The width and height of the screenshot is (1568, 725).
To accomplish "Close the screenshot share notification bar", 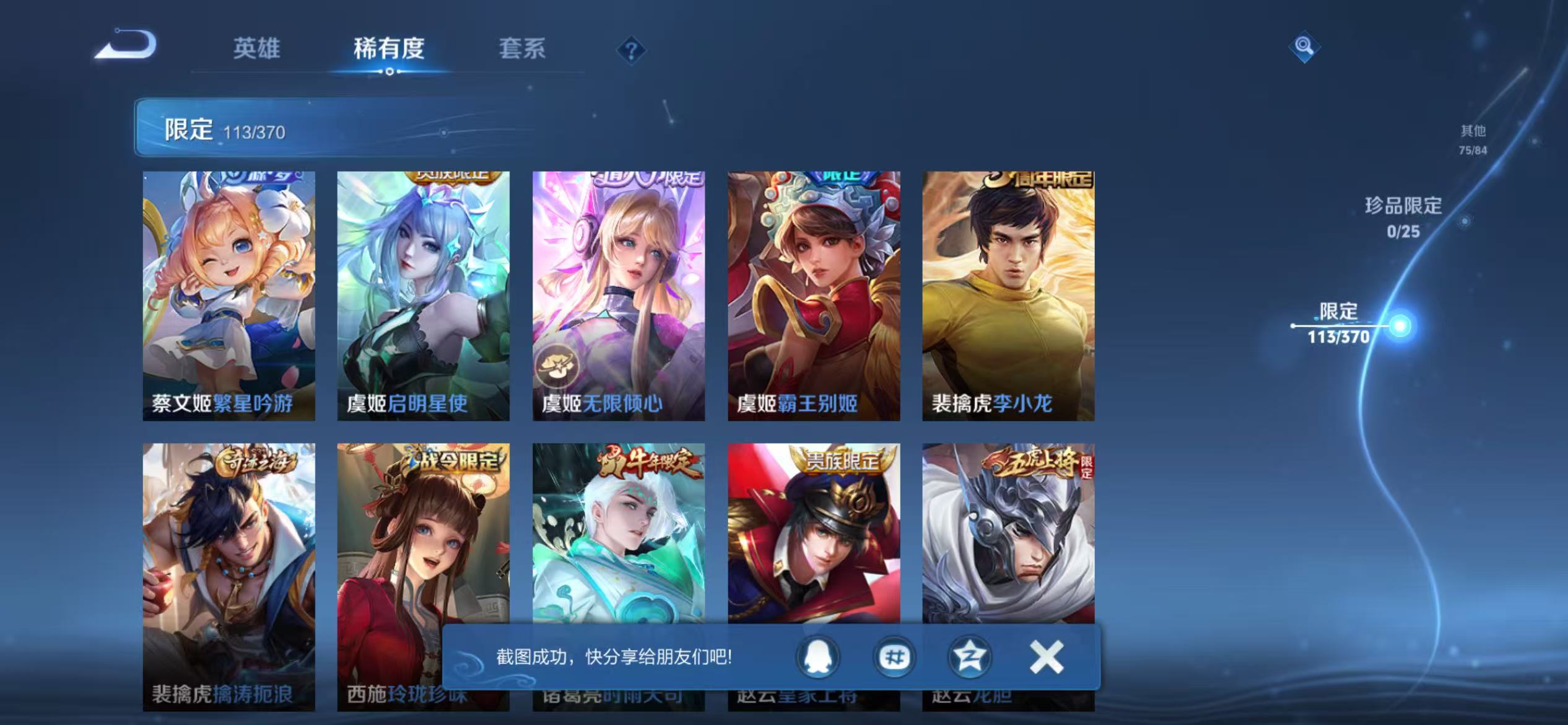I will coord(1047,657).
